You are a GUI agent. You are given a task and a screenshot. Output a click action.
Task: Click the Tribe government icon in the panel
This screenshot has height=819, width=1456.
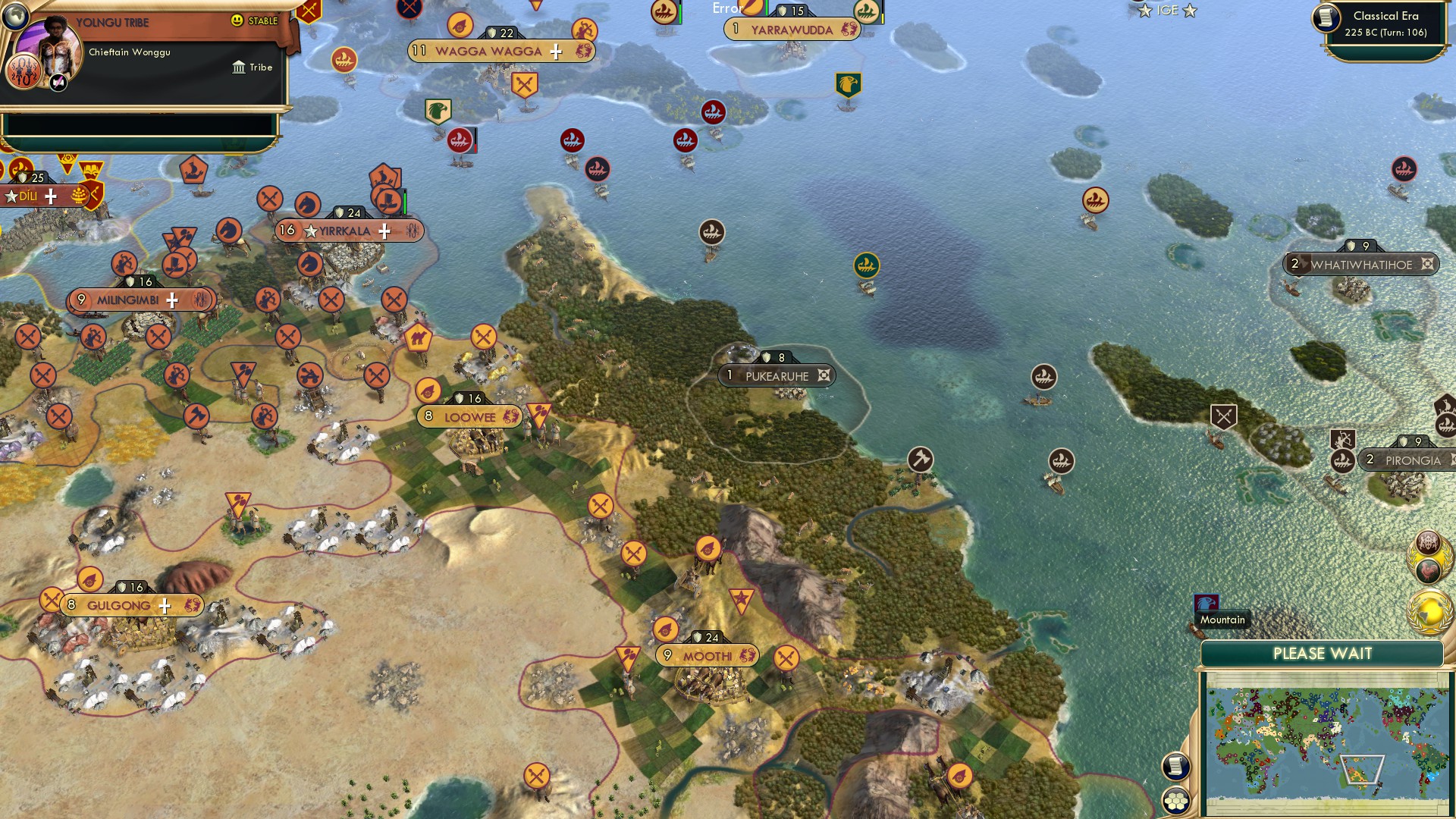click(237, 67)
